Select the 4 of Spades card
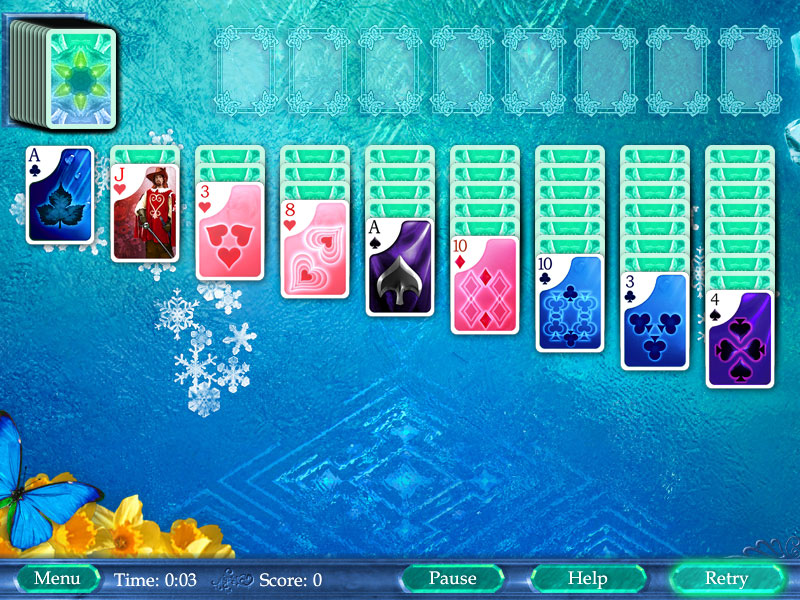800x600 pixels. (740, 339)
